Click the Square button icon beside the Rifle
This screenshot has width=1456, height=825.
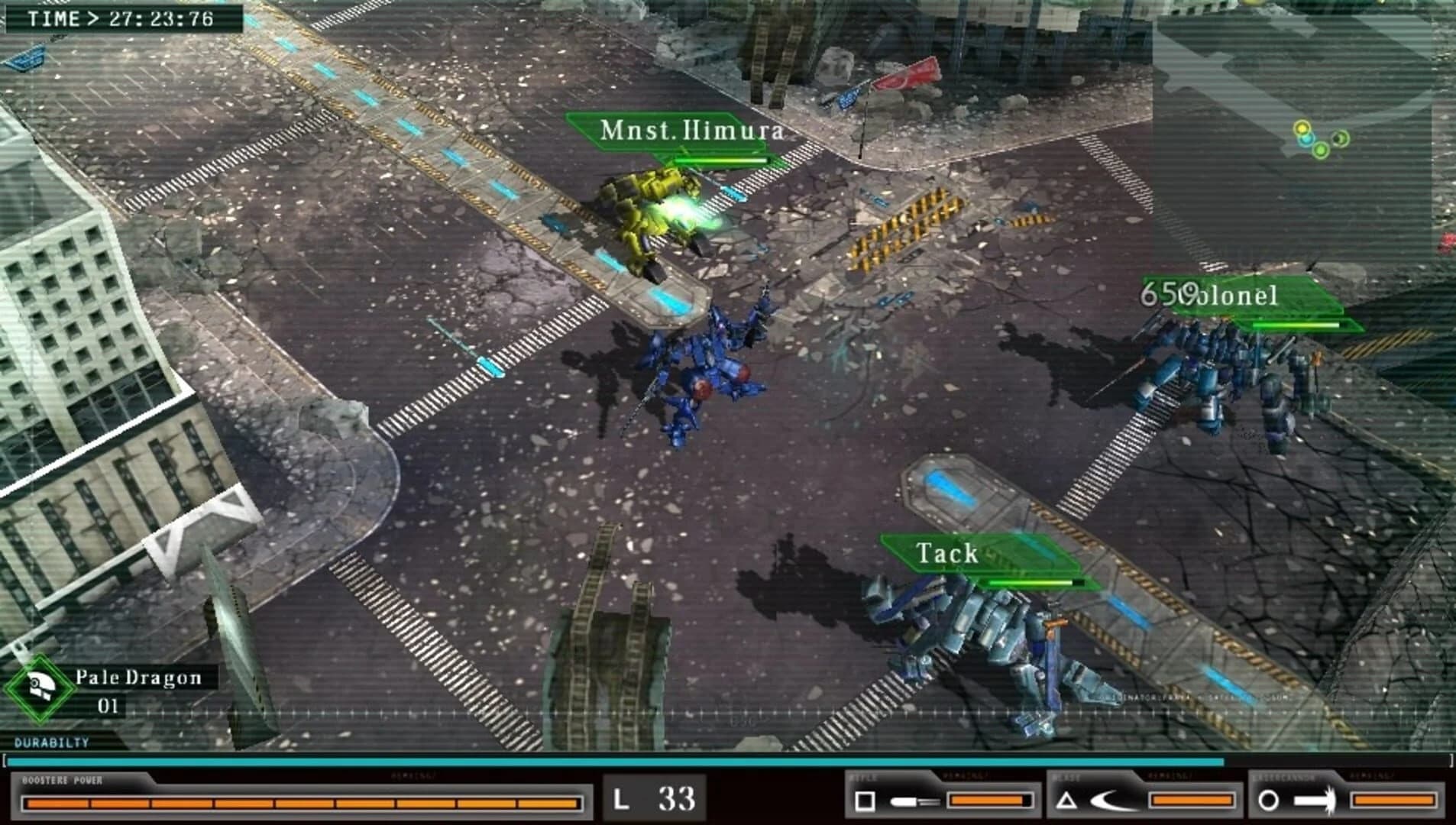tap(864, 800)
